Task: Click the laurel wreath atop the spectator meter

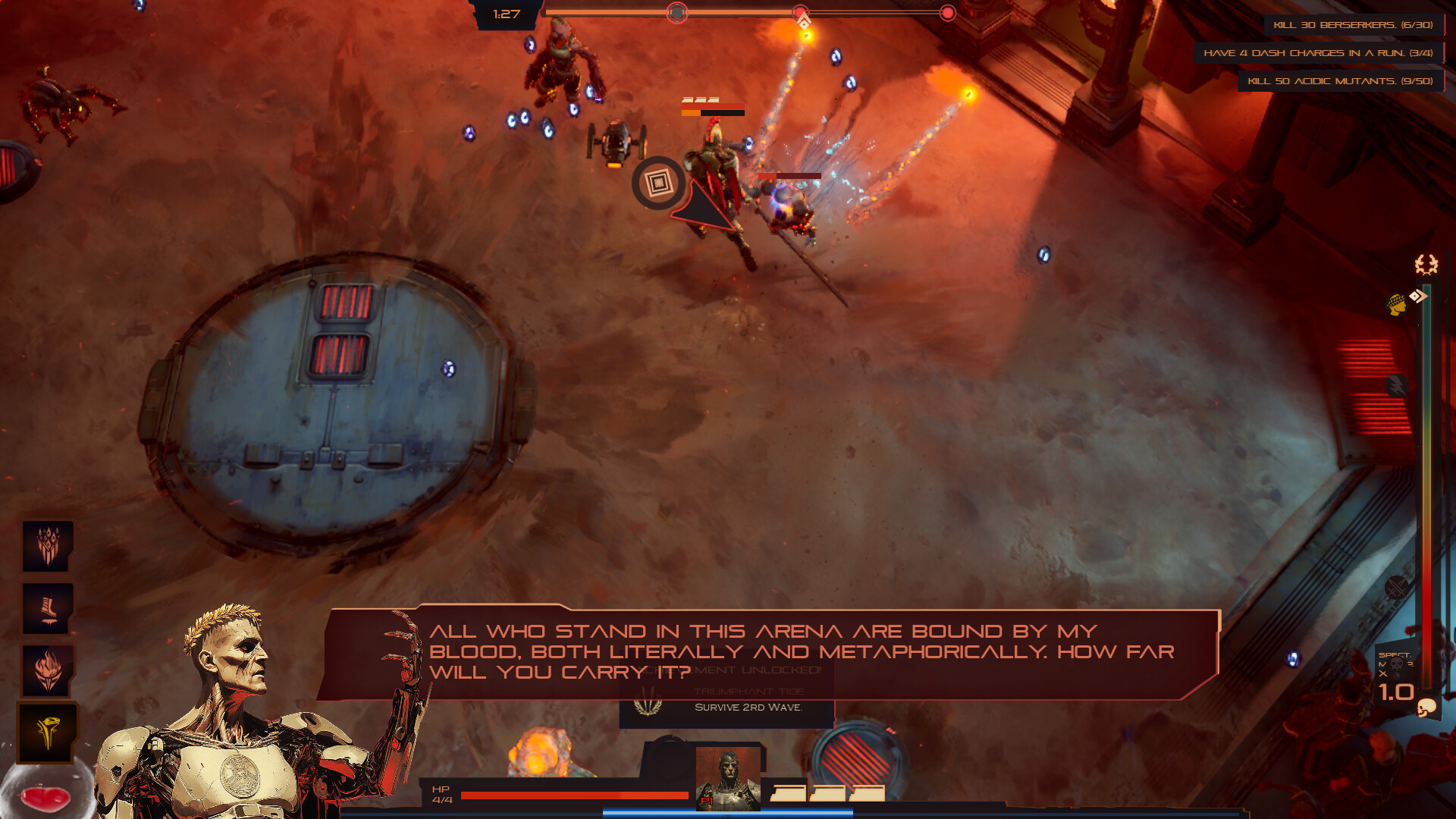Action: (x=1426, y=264)
